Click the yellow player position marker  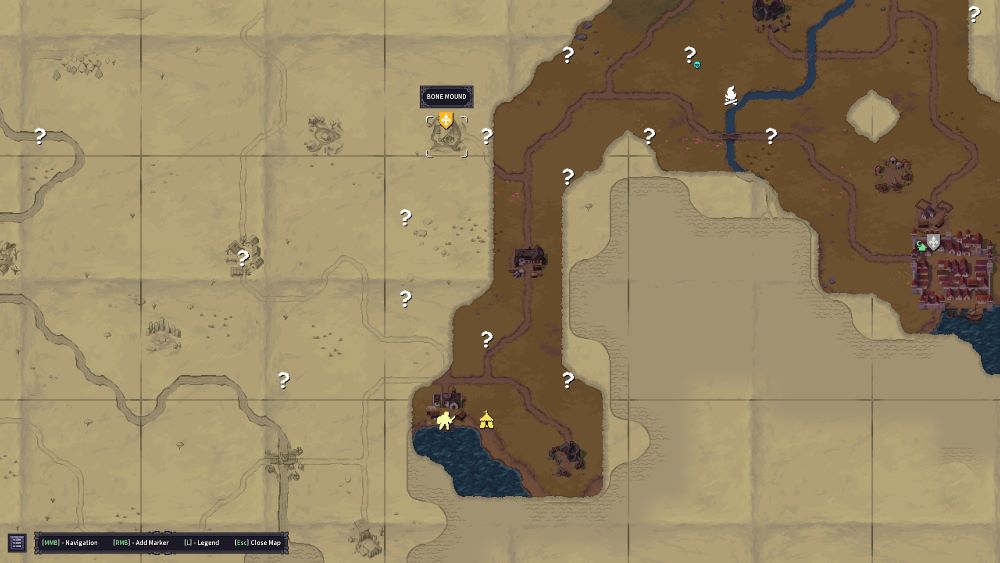pyautogui.click(x=444, y=420)
